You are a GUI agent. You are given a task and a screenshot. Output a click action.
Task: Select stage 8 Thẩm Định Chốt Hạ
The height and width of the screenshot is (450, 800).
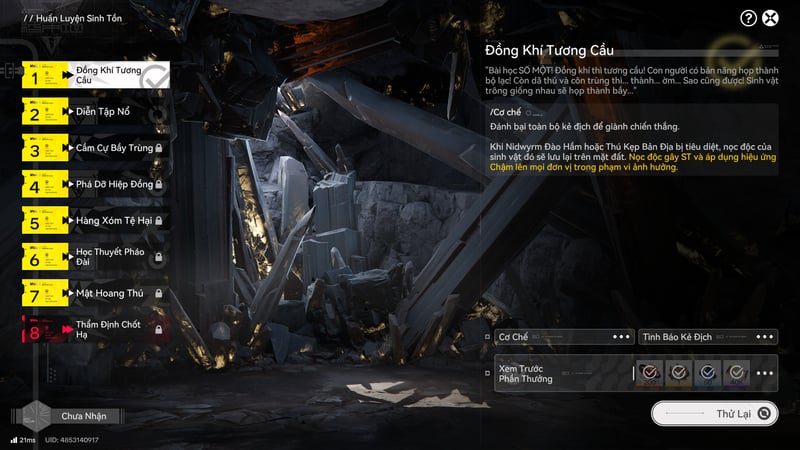(95, 330)
